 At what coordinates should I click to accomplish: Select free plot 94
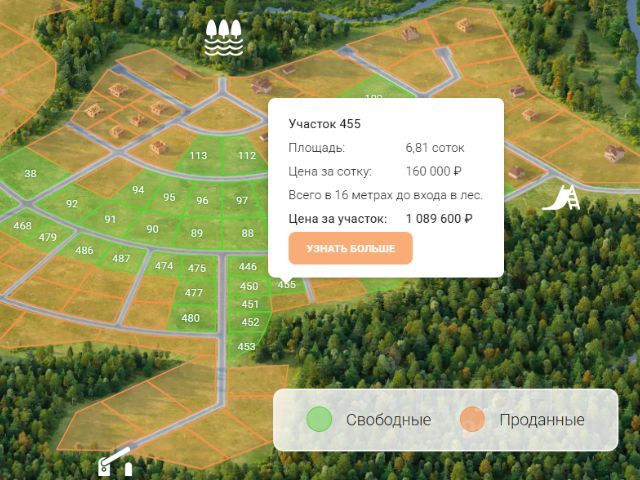138,190
